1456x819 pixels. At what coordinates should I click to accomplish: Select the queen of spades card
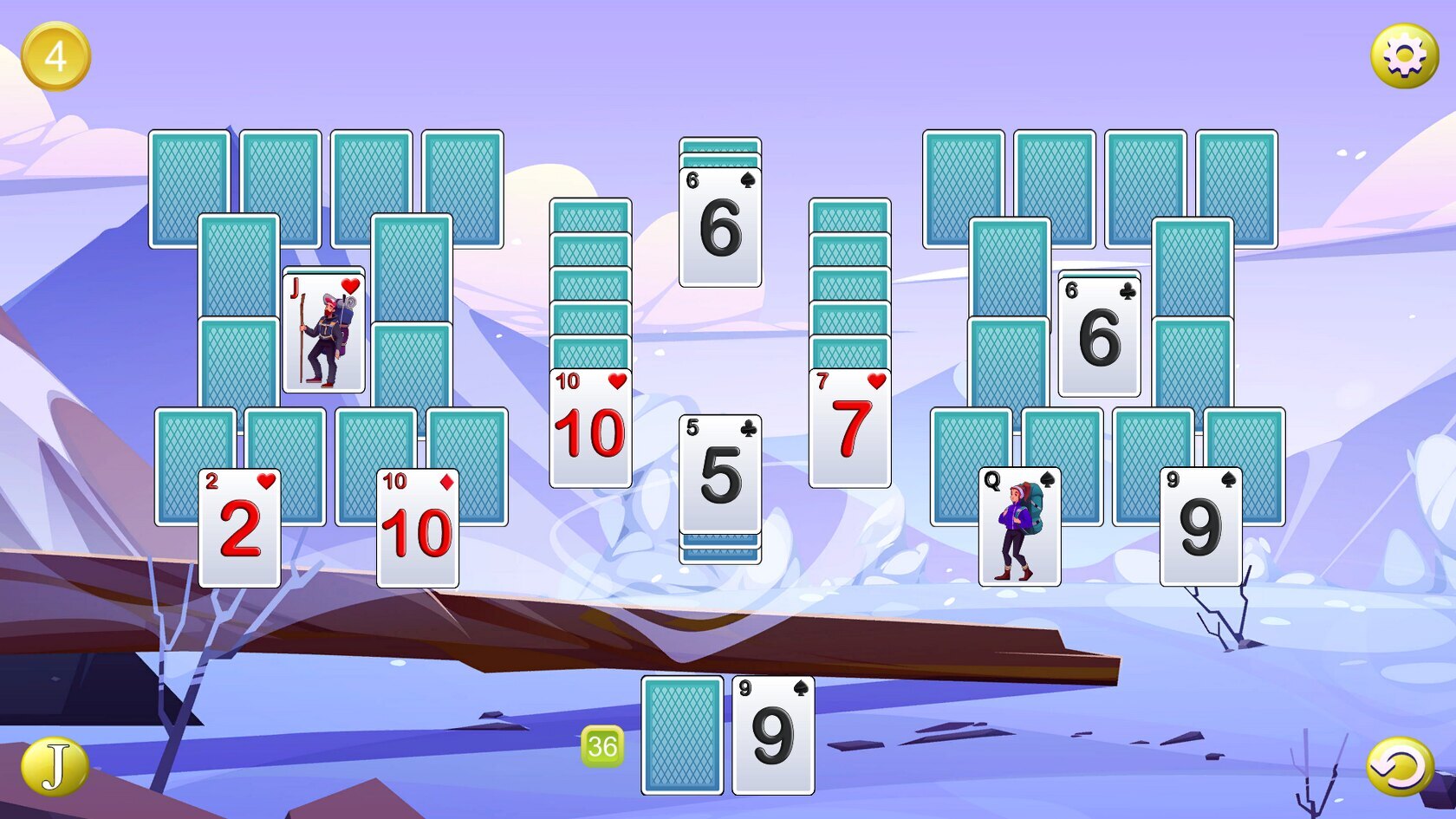click(1019, 527)
